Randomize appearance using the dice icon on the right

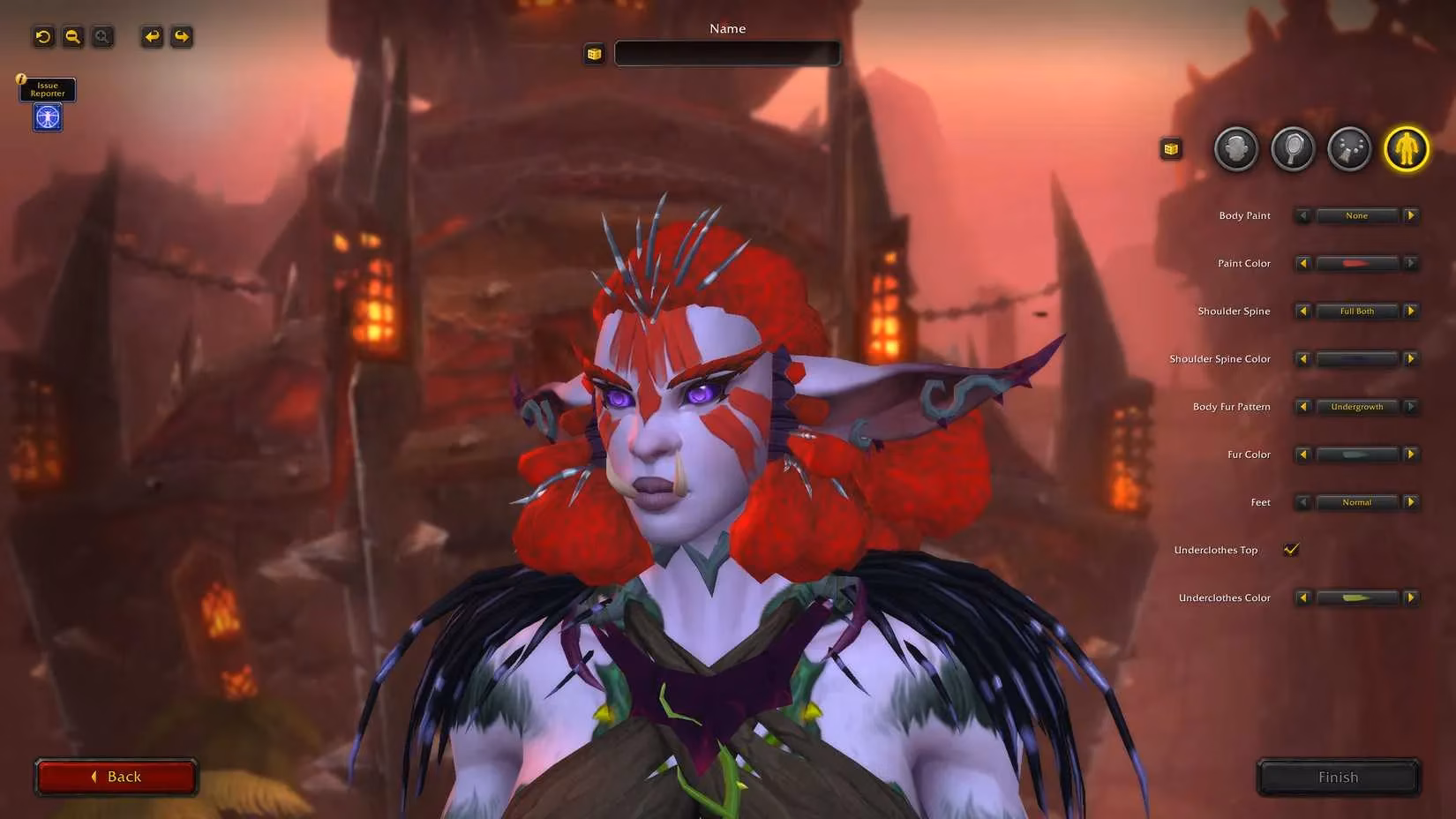1170,148
